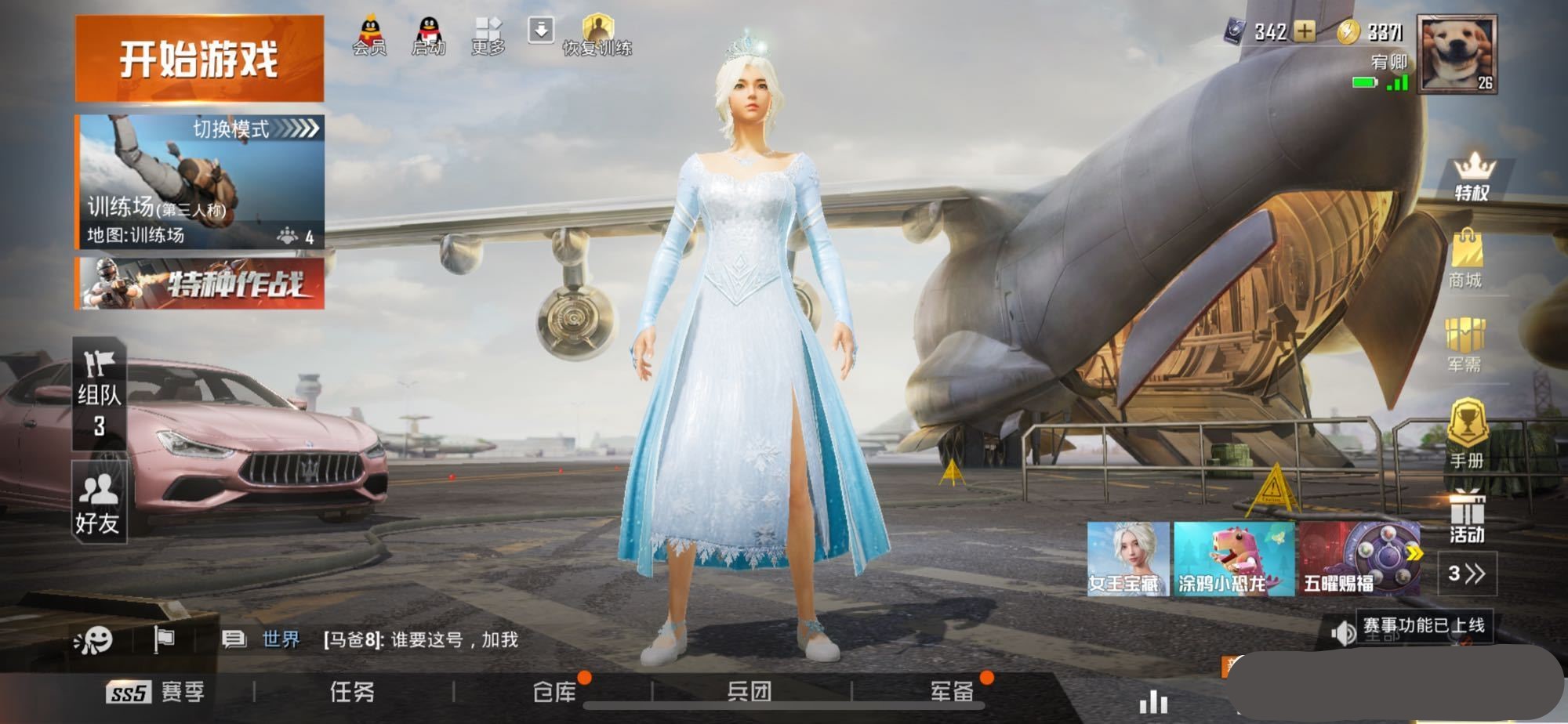Select the 恢复训练 icon
The image size is (1568, 724).
(x=597, y=36)
